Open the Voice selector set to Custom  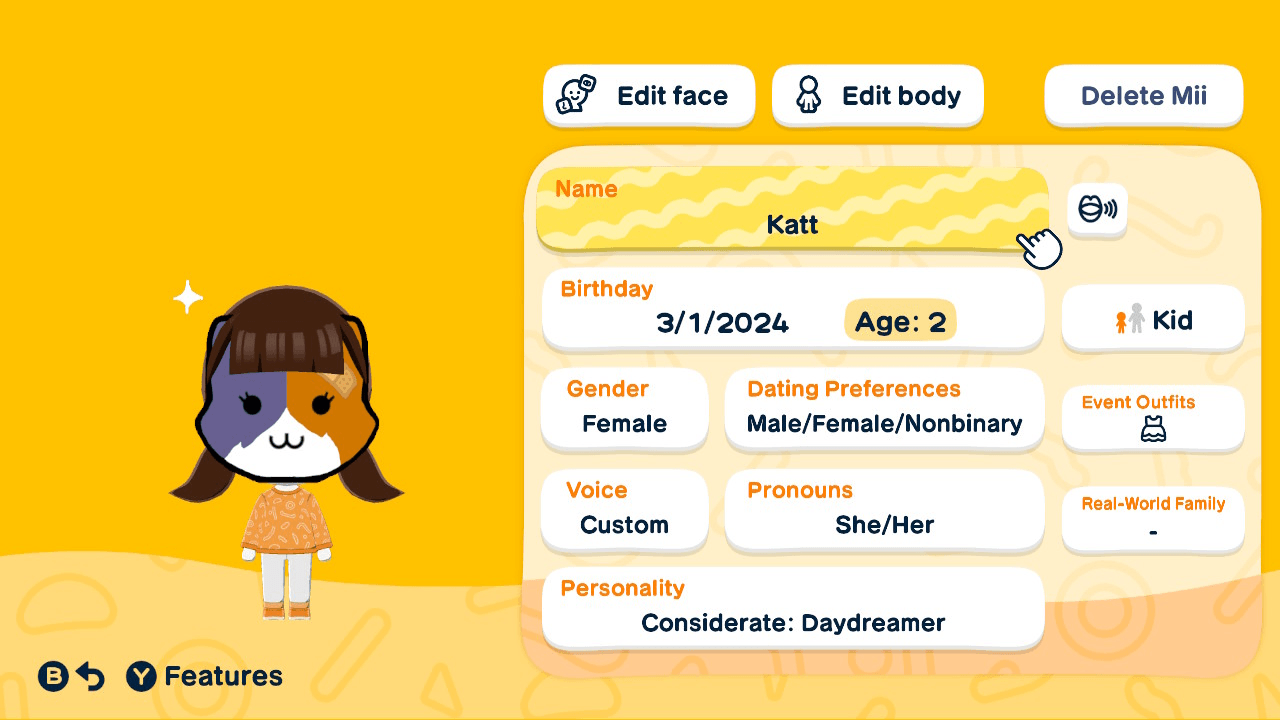(624, 511)
